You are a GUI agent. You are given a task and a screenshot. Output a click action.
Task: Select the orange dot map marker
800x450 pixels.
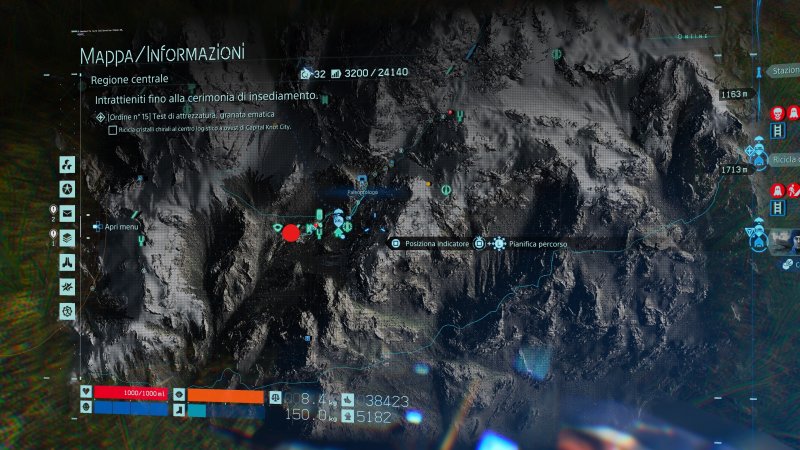[x=429, y=184]
